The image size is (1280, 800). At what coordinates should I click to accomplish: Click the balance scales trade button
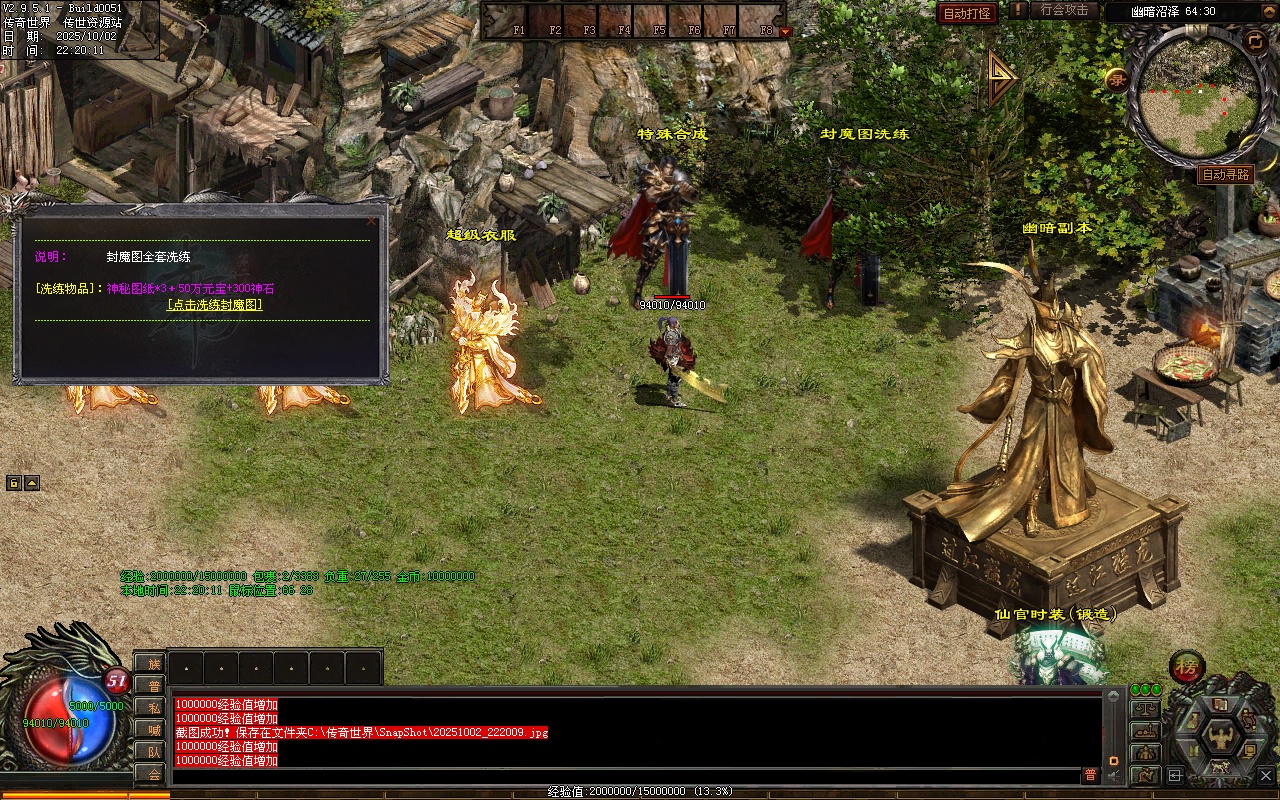point(1145,709)
